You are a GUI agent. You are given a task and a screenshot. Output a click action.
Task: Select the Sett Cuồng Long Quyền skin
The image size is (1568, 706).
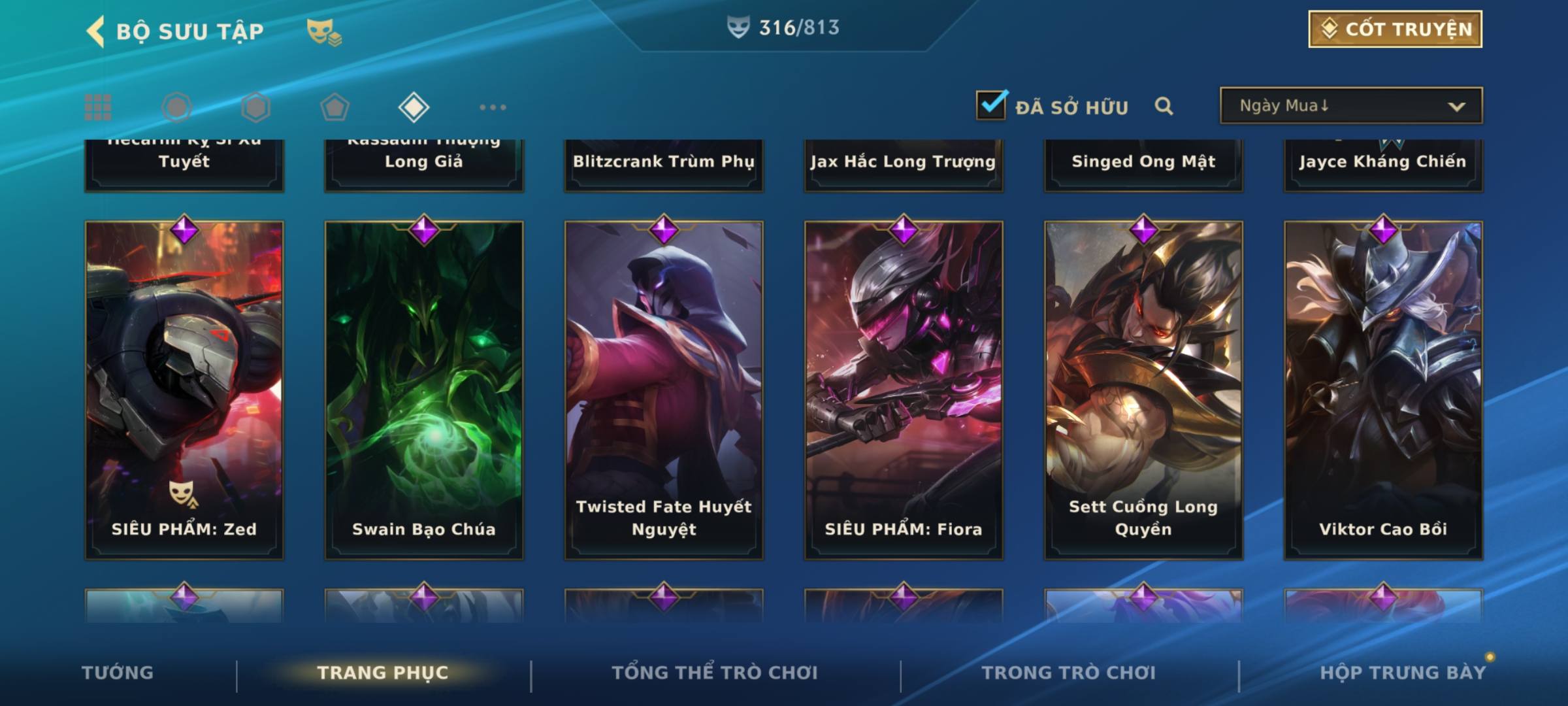[x=1143, y=390]
